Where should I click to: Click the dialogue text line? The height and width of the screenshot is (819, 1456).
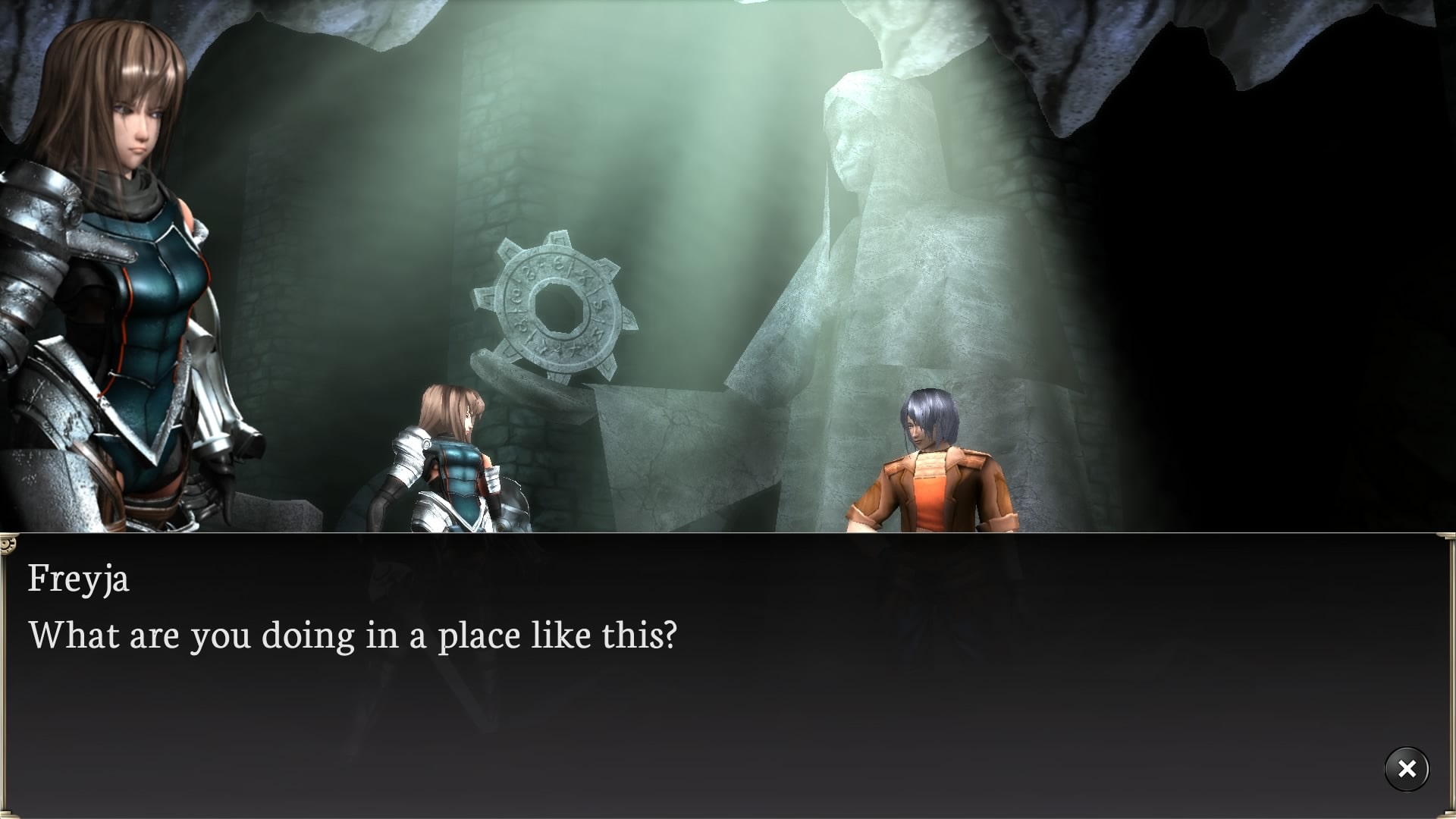coord(353,635)
